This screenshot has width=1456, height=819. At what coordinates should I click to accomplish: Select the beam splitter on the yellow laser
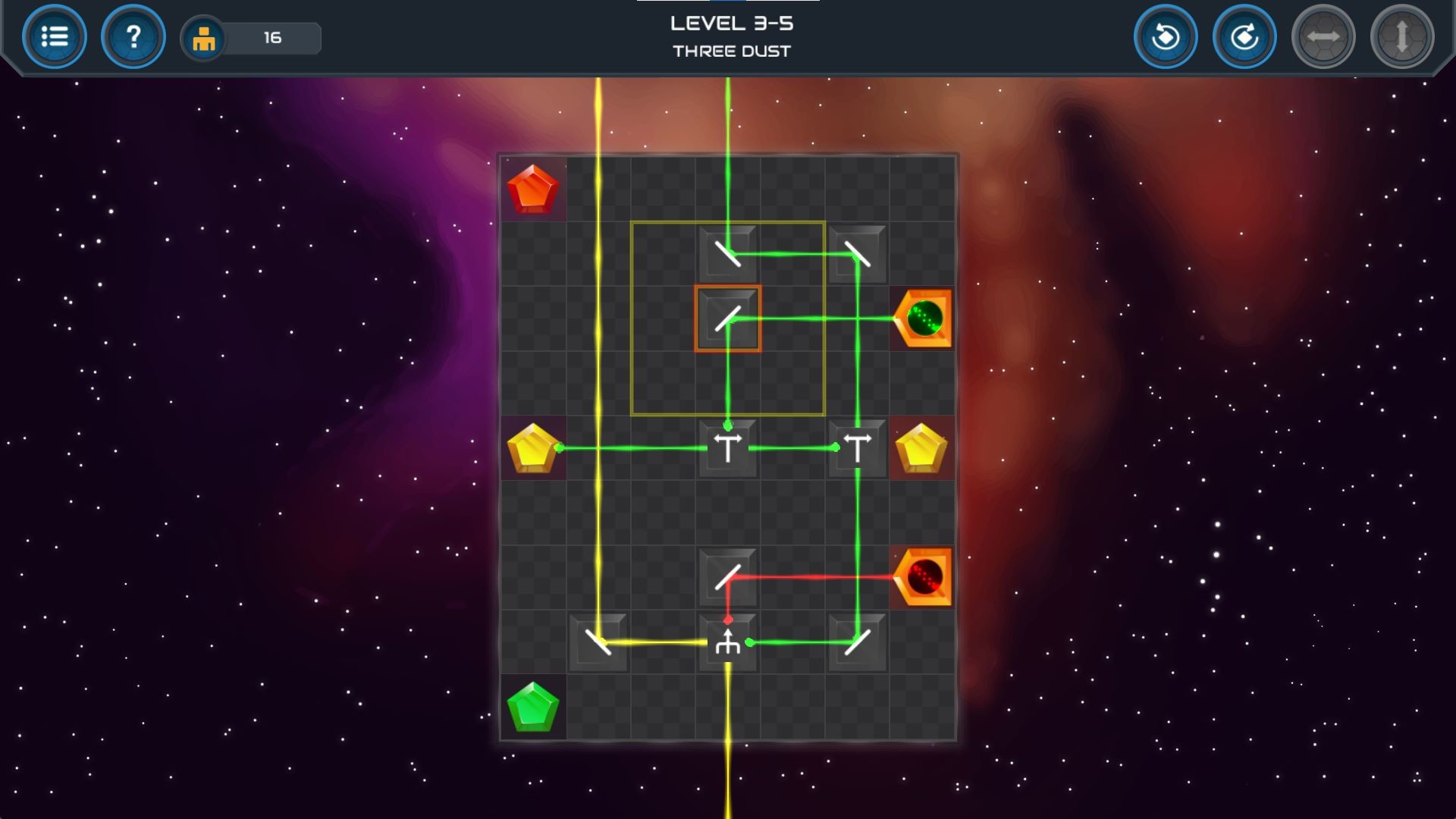[727, 642]
